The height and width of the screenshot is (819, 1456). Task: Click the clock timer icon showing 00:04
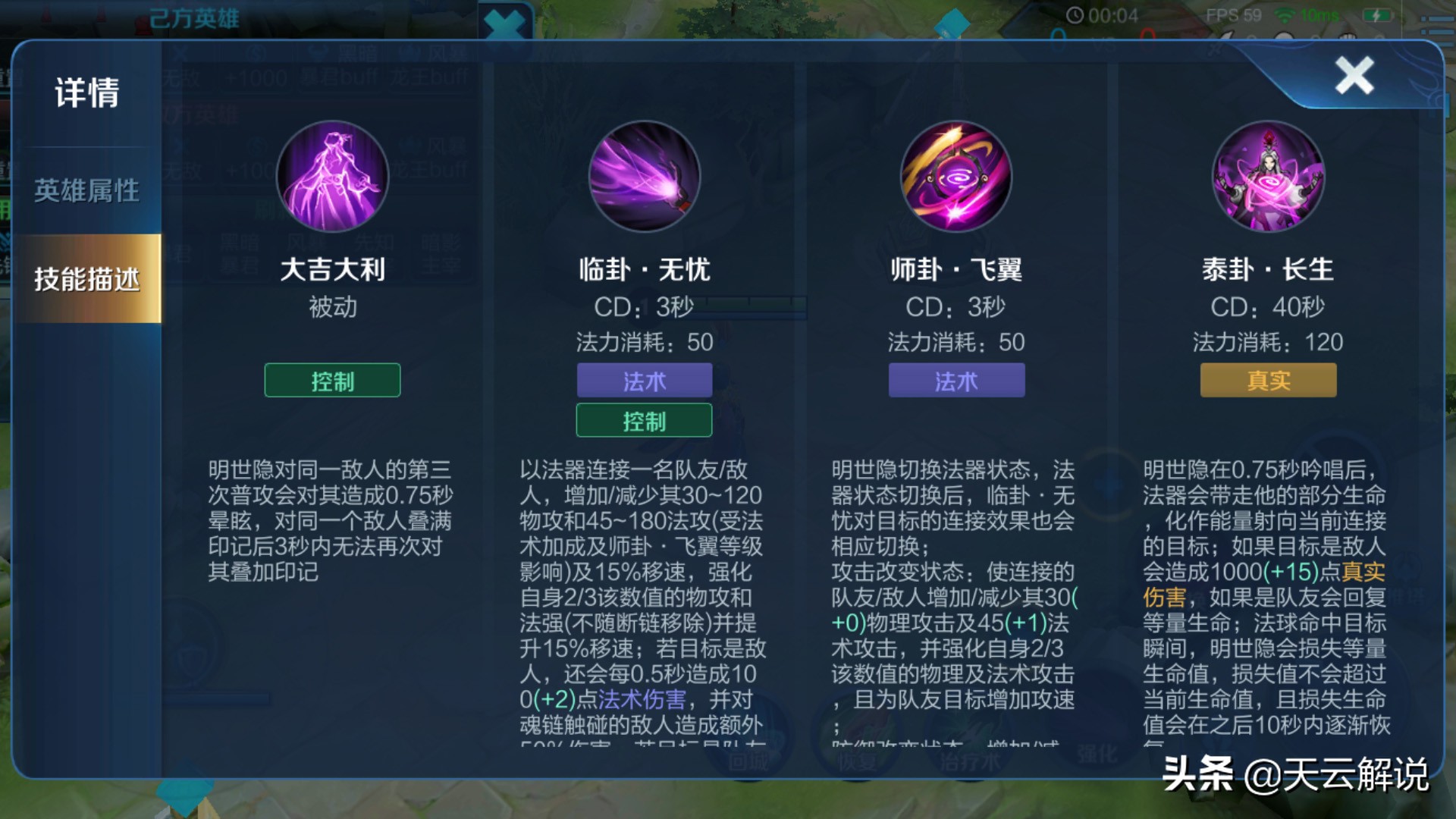(1077, 14)
